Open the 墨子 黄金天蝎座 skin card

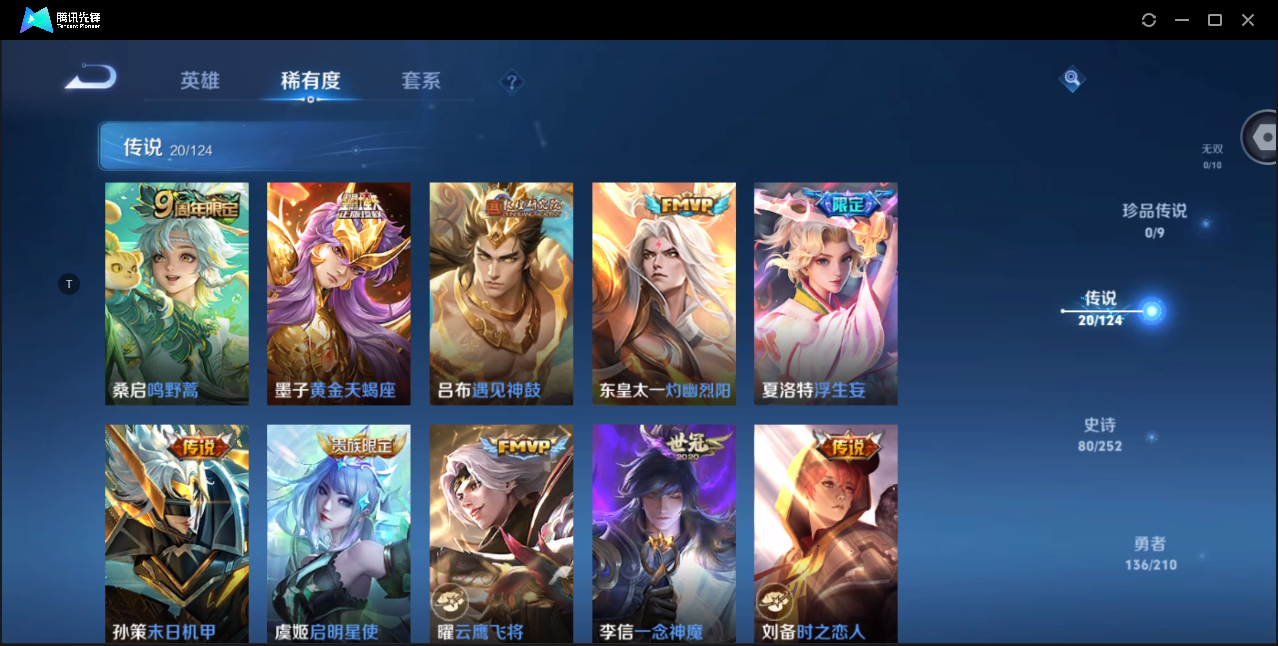point(339,293)
